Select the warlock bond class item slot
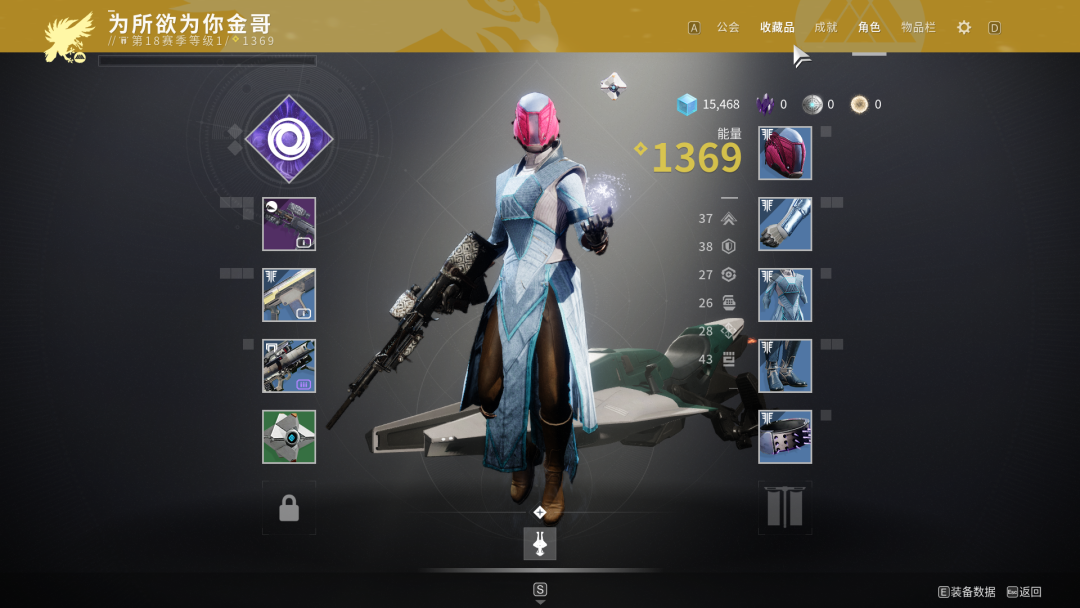This screenshot has width=1080, height=608. tap(785, 437)
